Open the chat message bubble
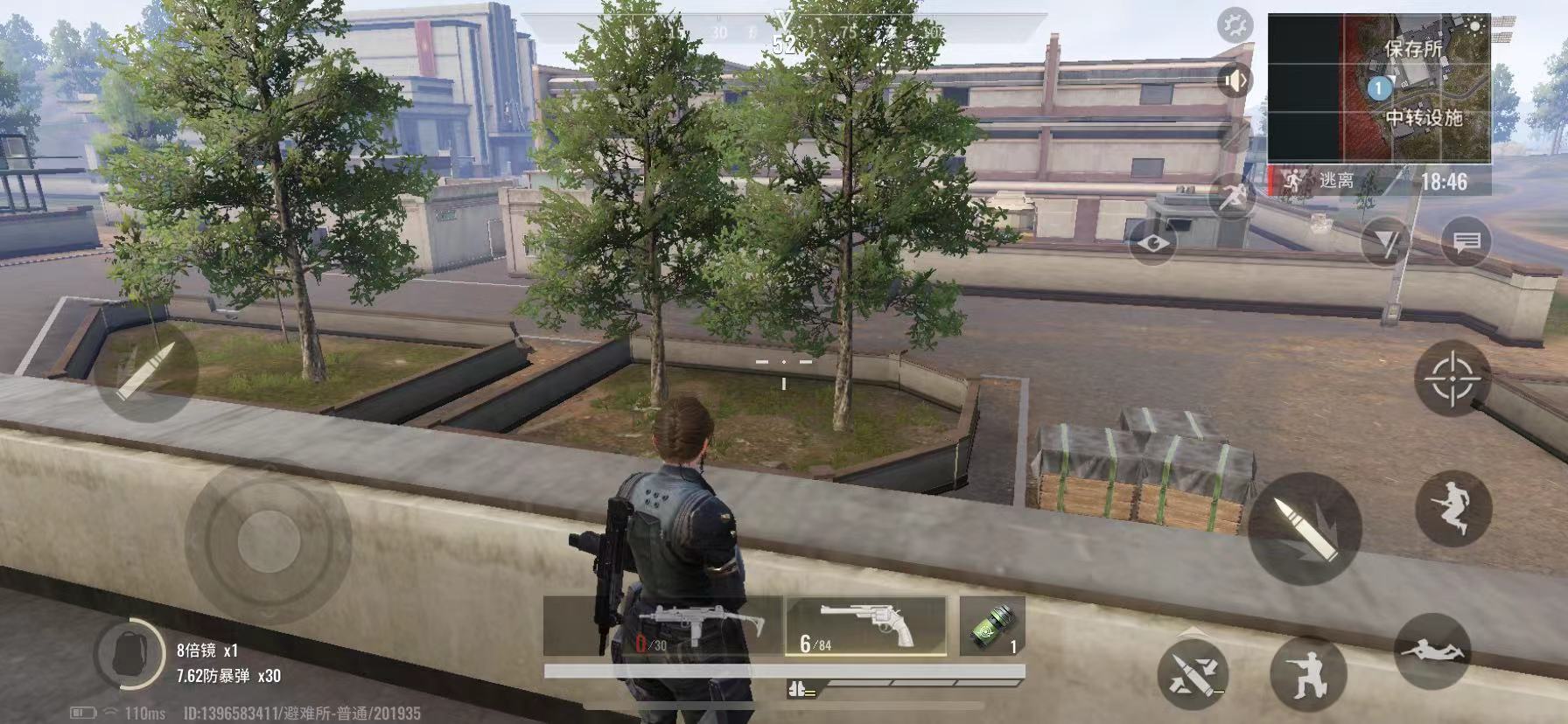 (x=1466, y=242)
